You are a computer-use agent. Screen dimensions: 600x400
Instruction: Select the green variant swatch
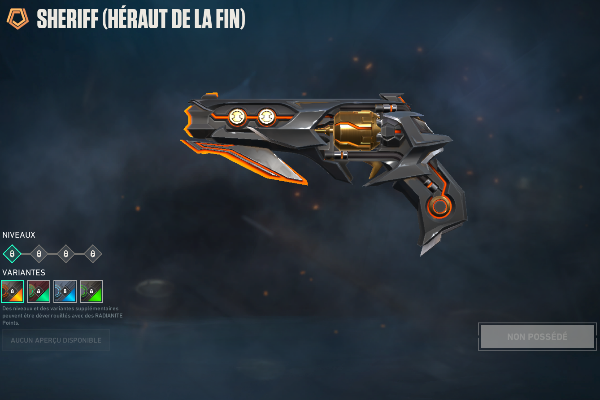(91, 291)
